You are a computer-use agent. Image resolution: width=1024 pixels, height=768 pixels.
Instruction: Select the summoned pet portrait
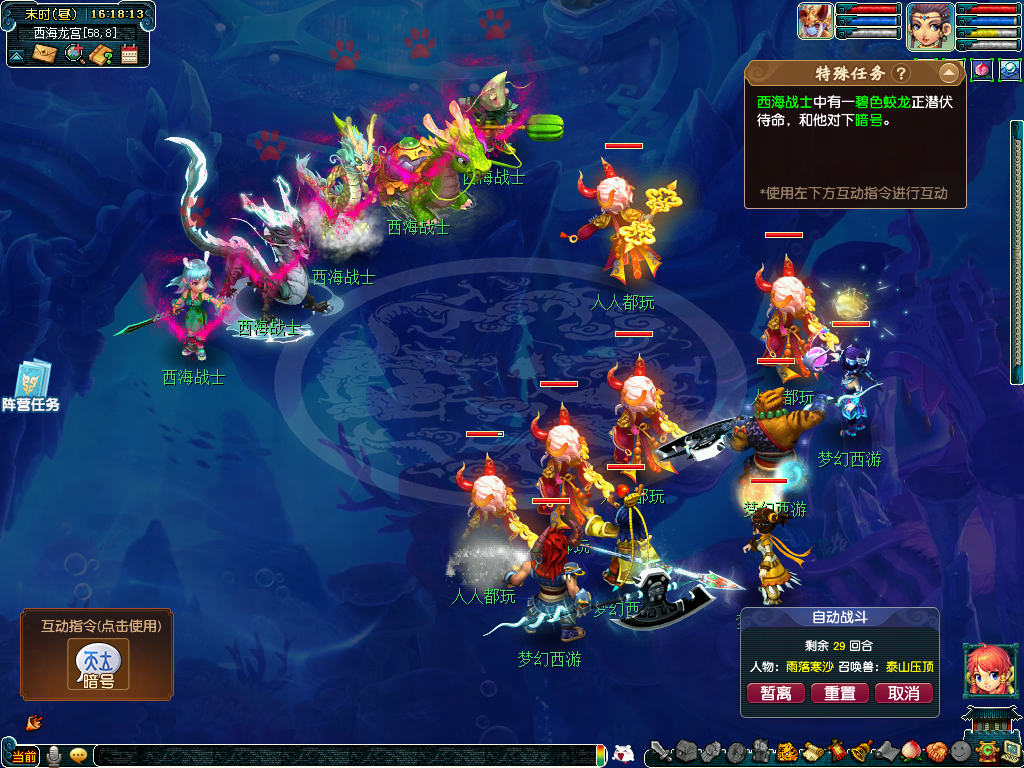pyautogui.click(x=815, y=22)
